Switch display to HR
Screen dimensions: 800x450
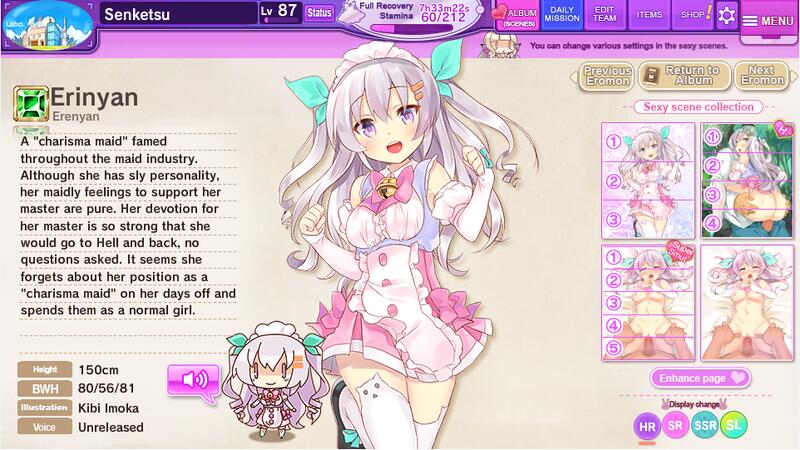(x=649, y=427)
